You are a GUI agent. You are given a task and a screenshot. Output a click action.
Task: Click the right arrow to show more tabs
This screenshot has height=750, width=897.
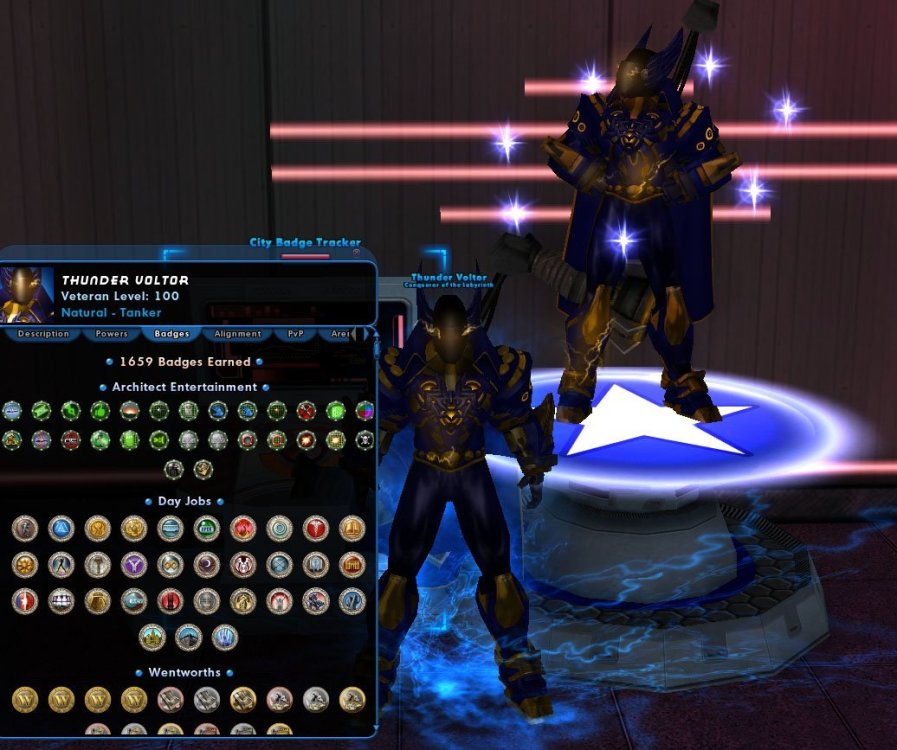click(x=366, y=334)
